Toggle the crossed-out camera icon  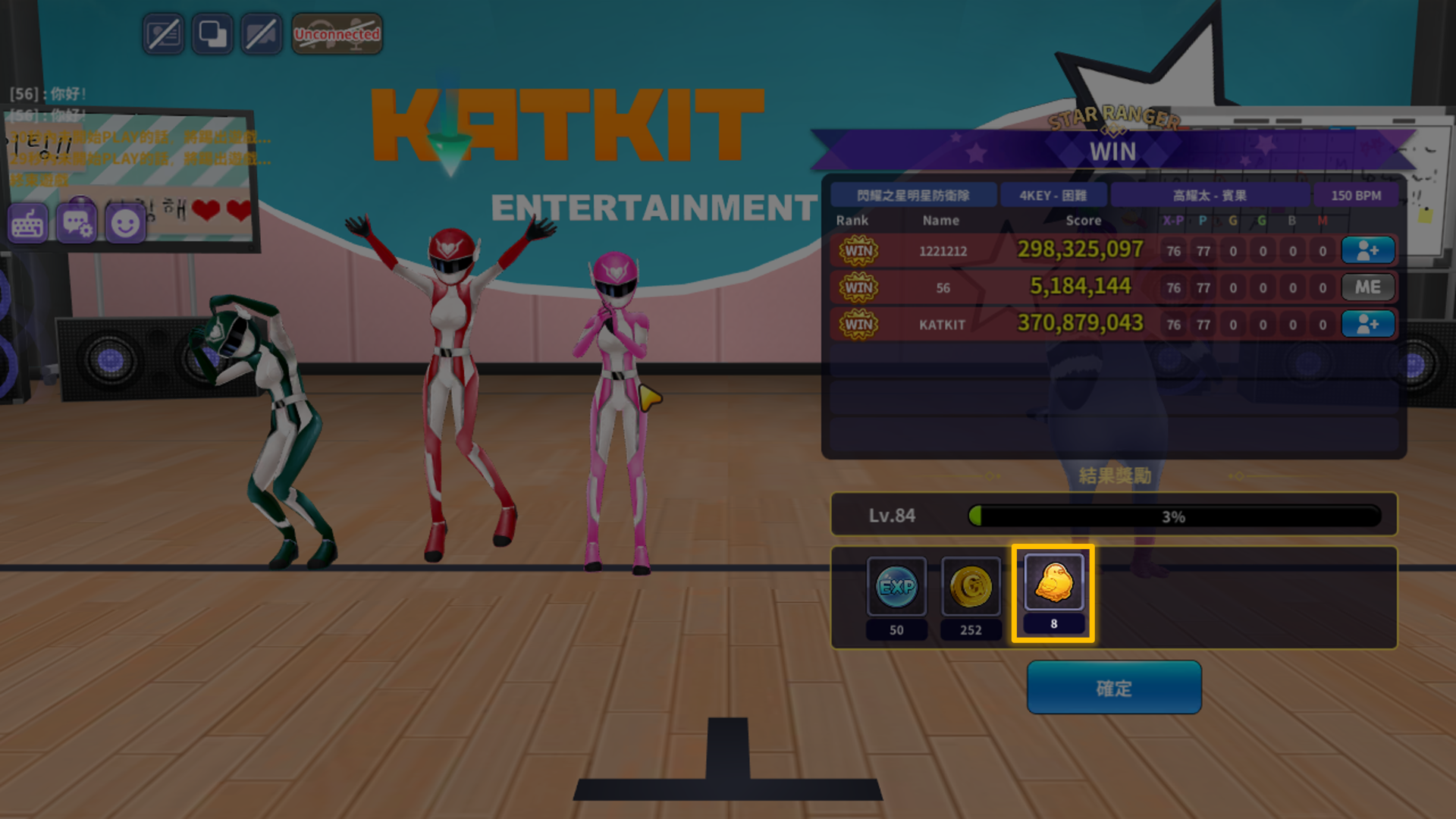click(261, 34)
